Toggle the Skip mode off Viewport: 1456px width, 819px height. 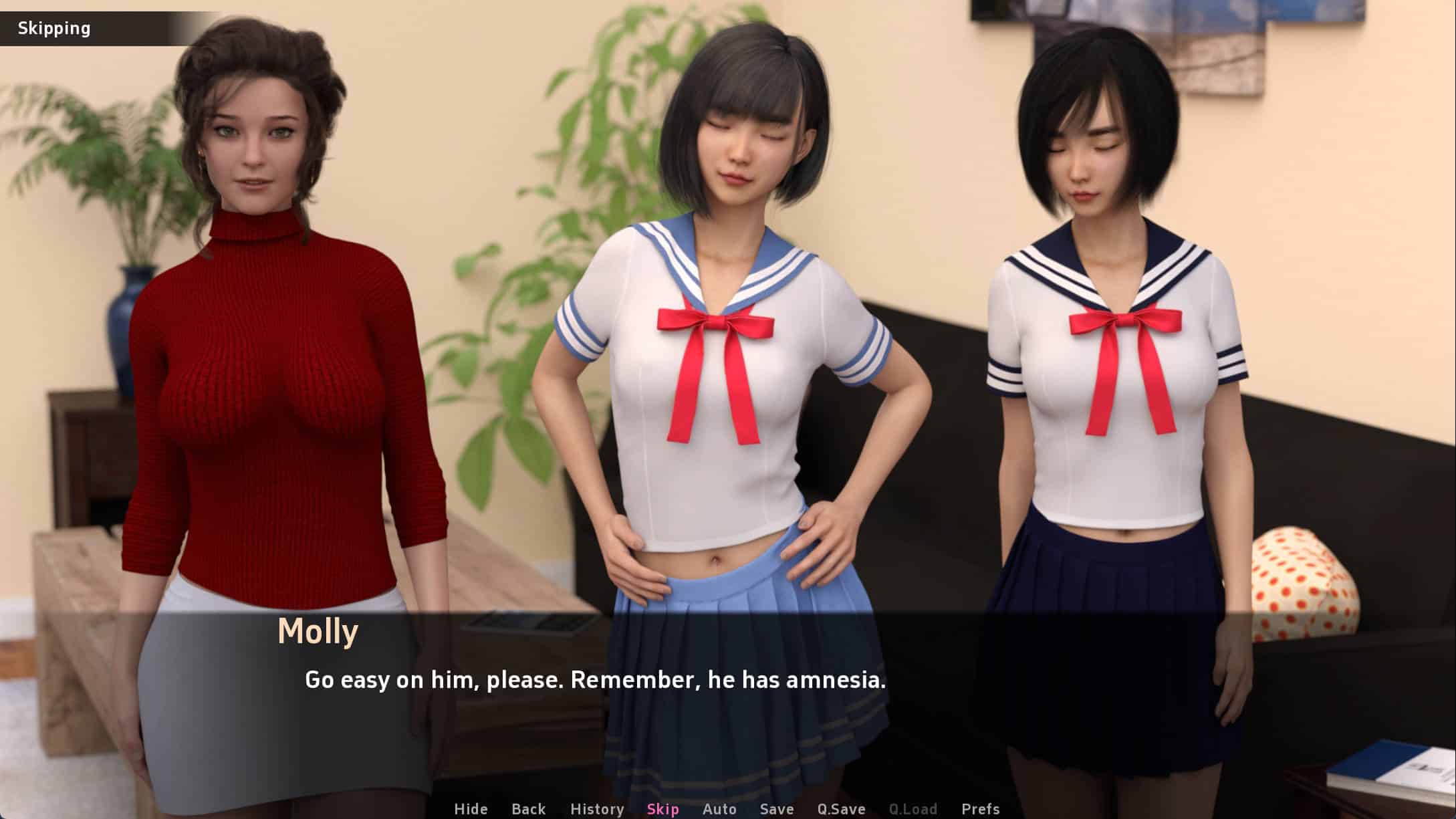pos(662,809)
